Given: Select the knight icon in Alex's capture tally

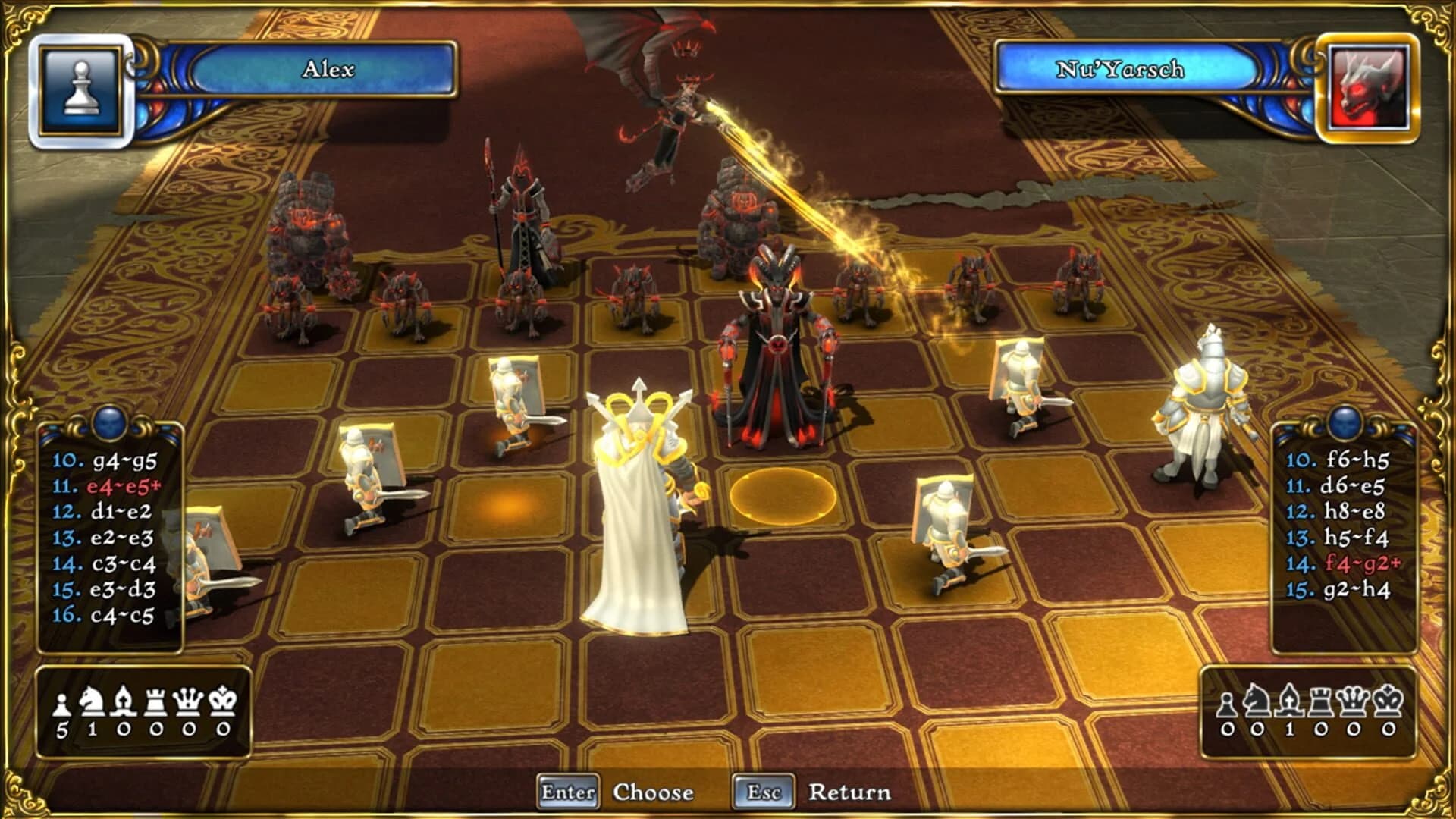Looking at the screenshot, I should point(91,701).
